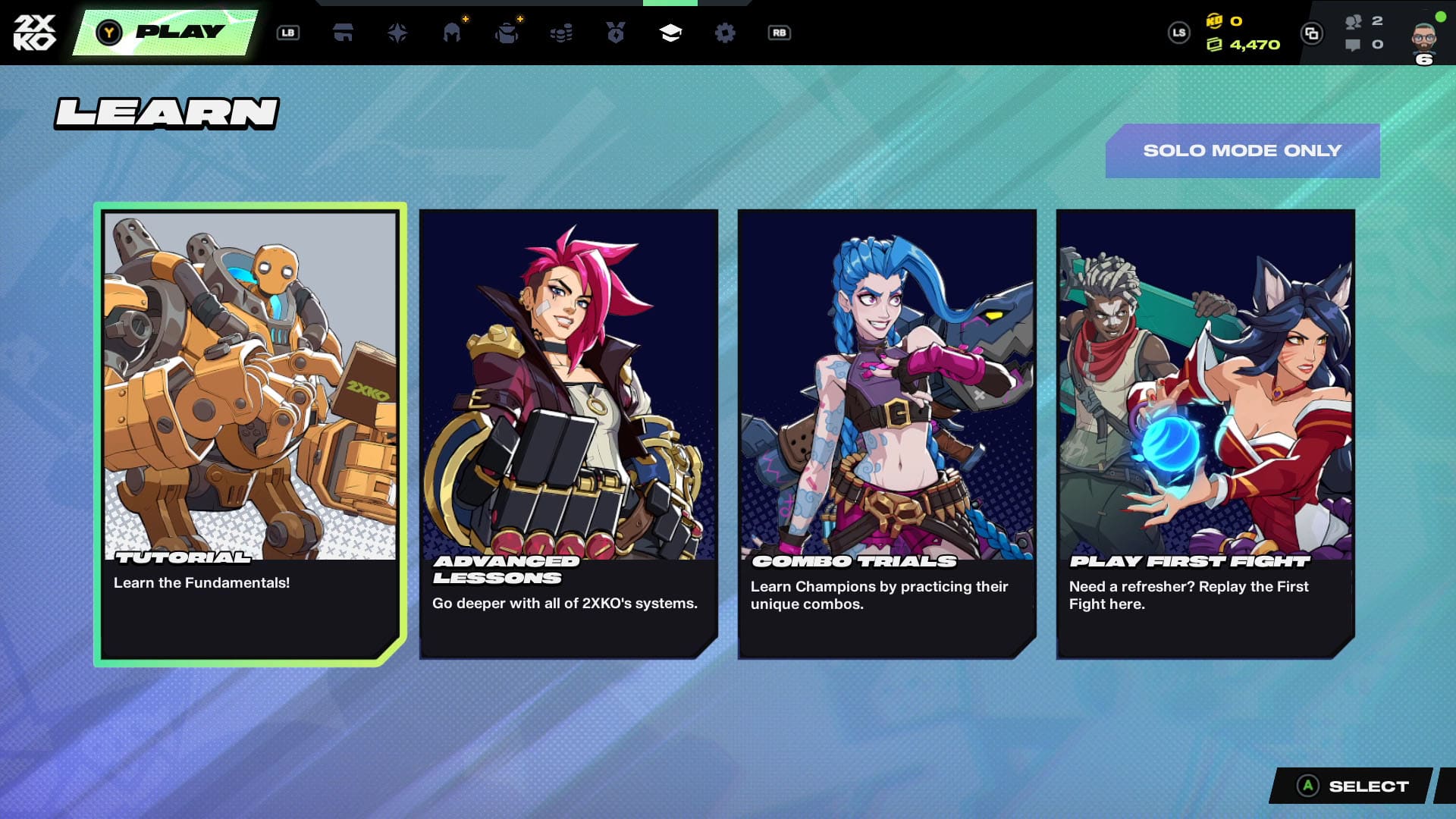
Task: Click the Solo Mode Only banner
Action: click(1242, 151)
